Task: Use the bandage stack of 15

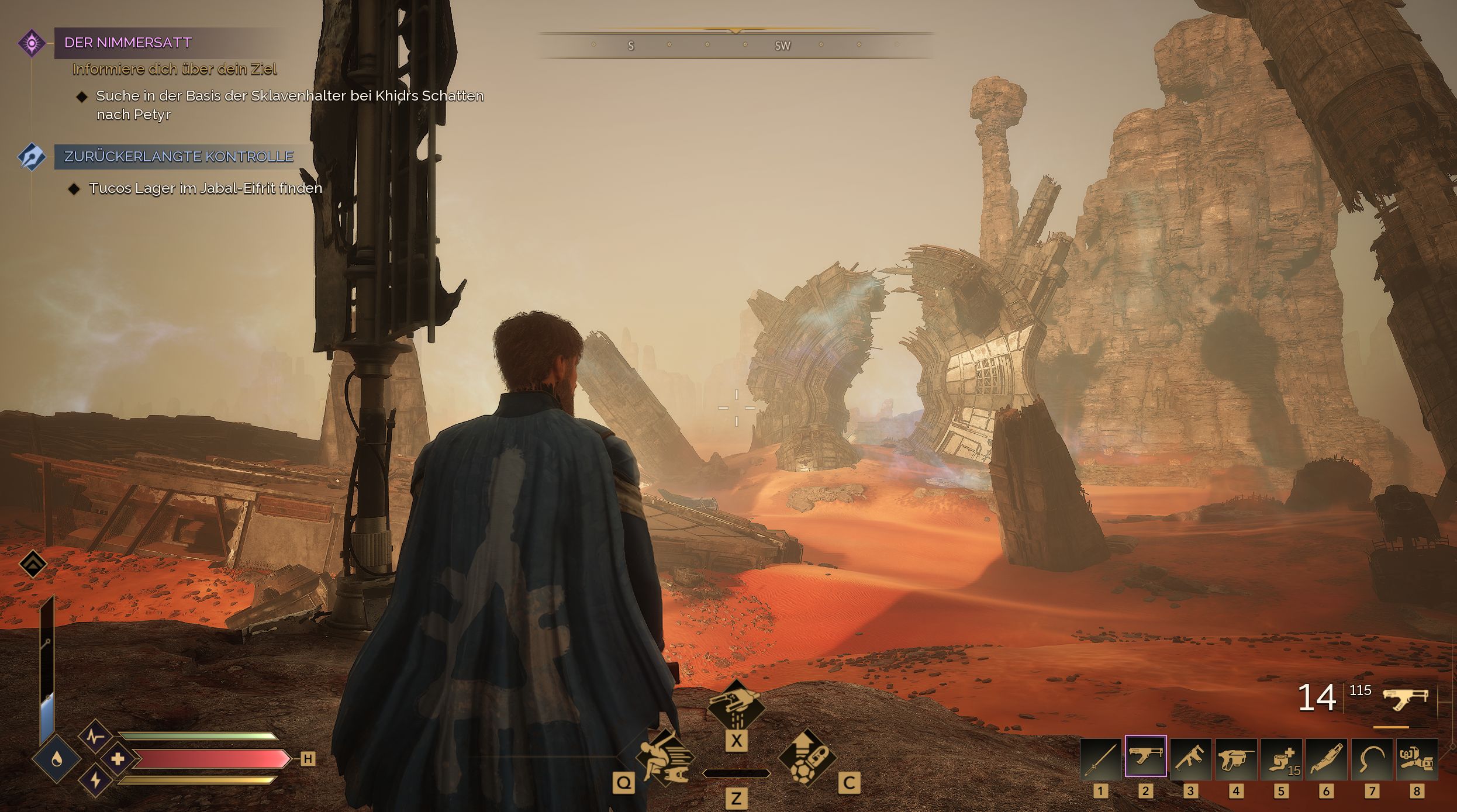Action: [x=1281, y=759]
